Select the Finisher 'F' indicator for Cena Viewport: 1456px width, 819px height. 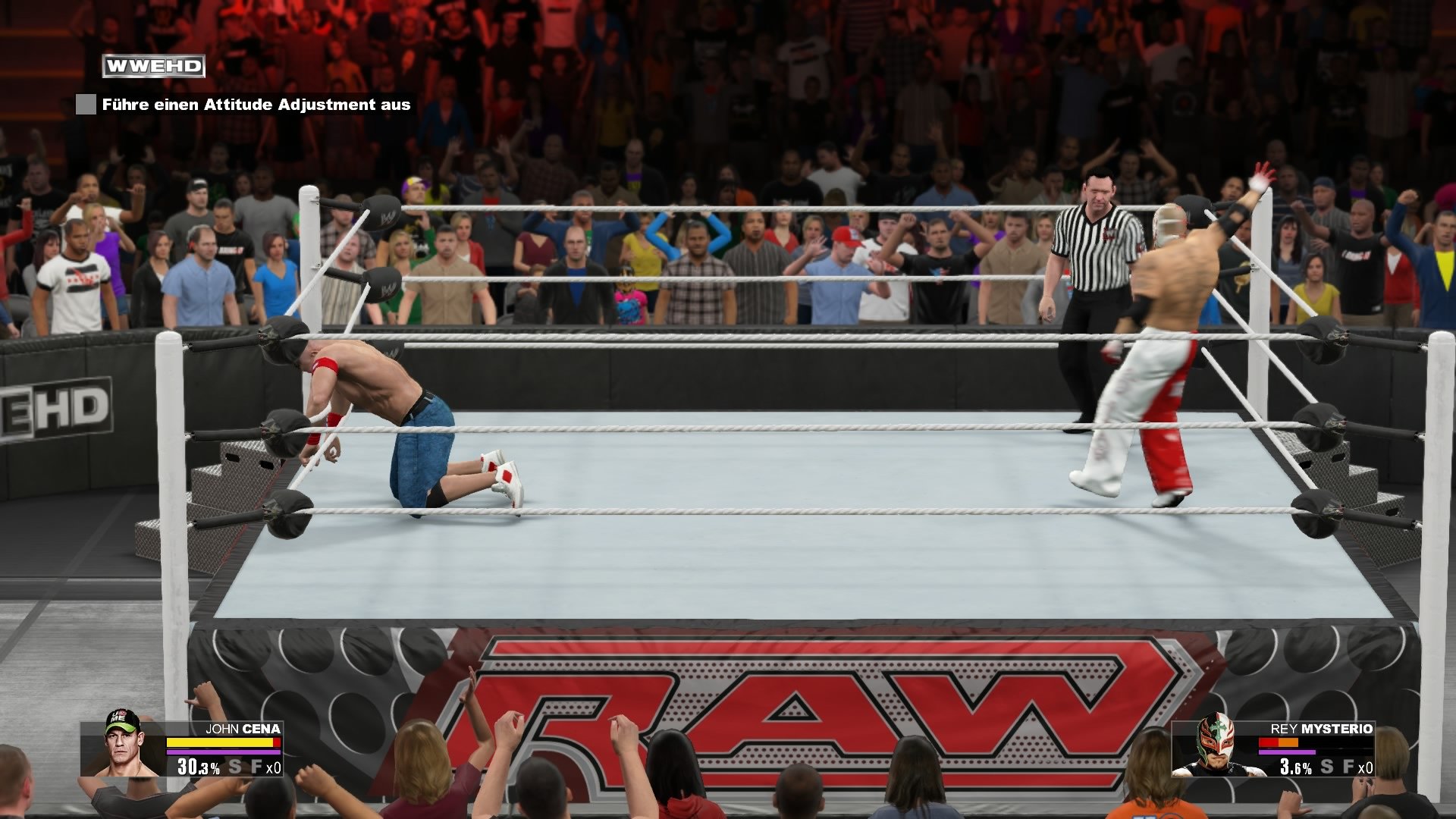click(x=256, y=766)
